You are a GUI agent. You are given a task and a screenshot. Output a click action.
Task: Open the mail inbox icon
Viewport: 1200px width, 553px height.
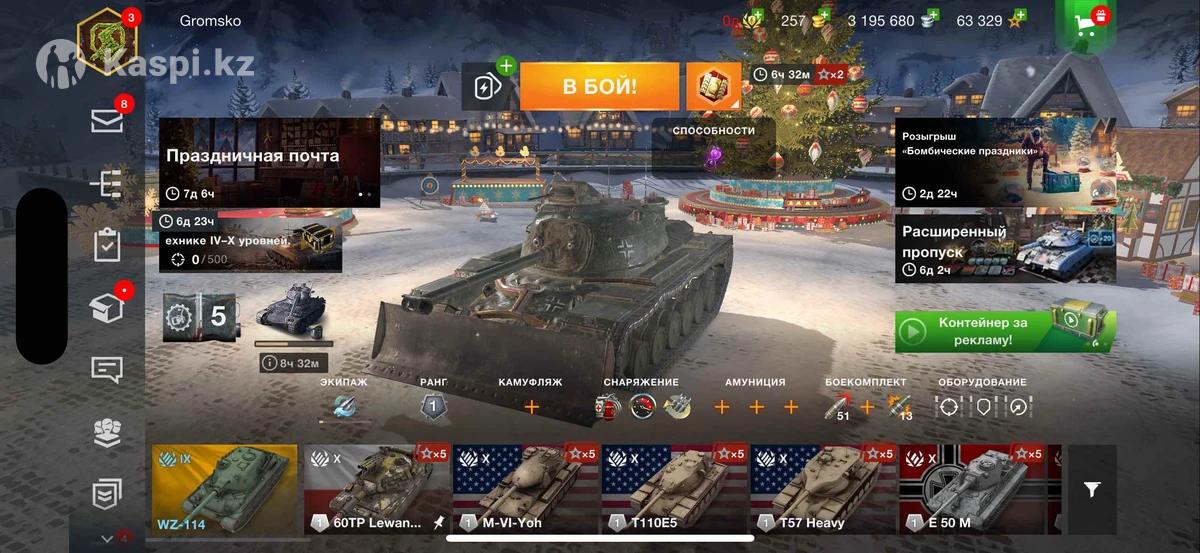point(107,121)
